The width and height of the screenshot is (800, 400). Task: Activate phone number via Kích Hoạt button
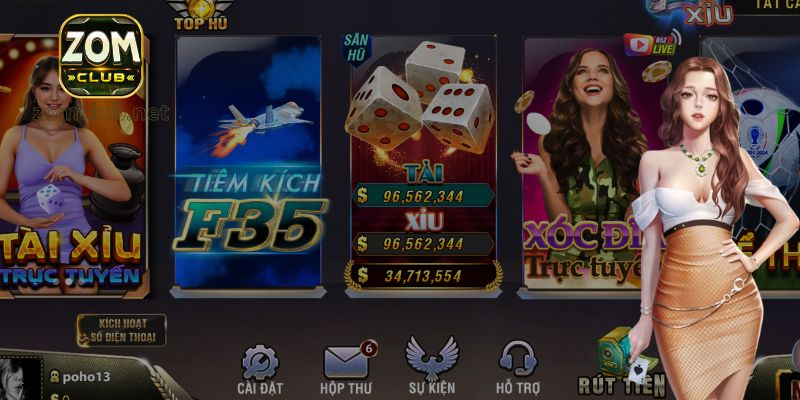pyautogui.click(x=122, y=328)
